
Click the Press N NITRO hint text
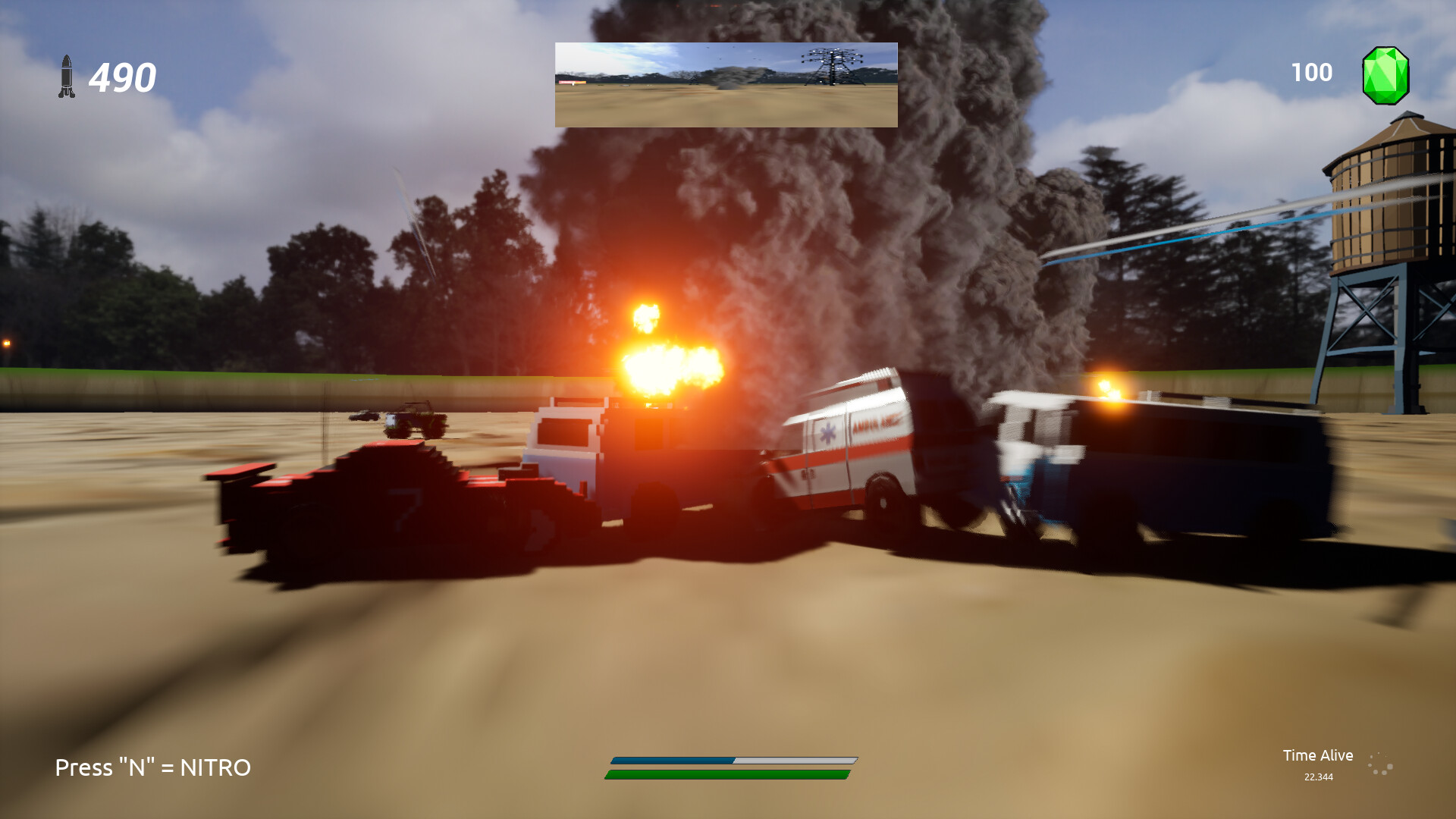pos(152,768)
